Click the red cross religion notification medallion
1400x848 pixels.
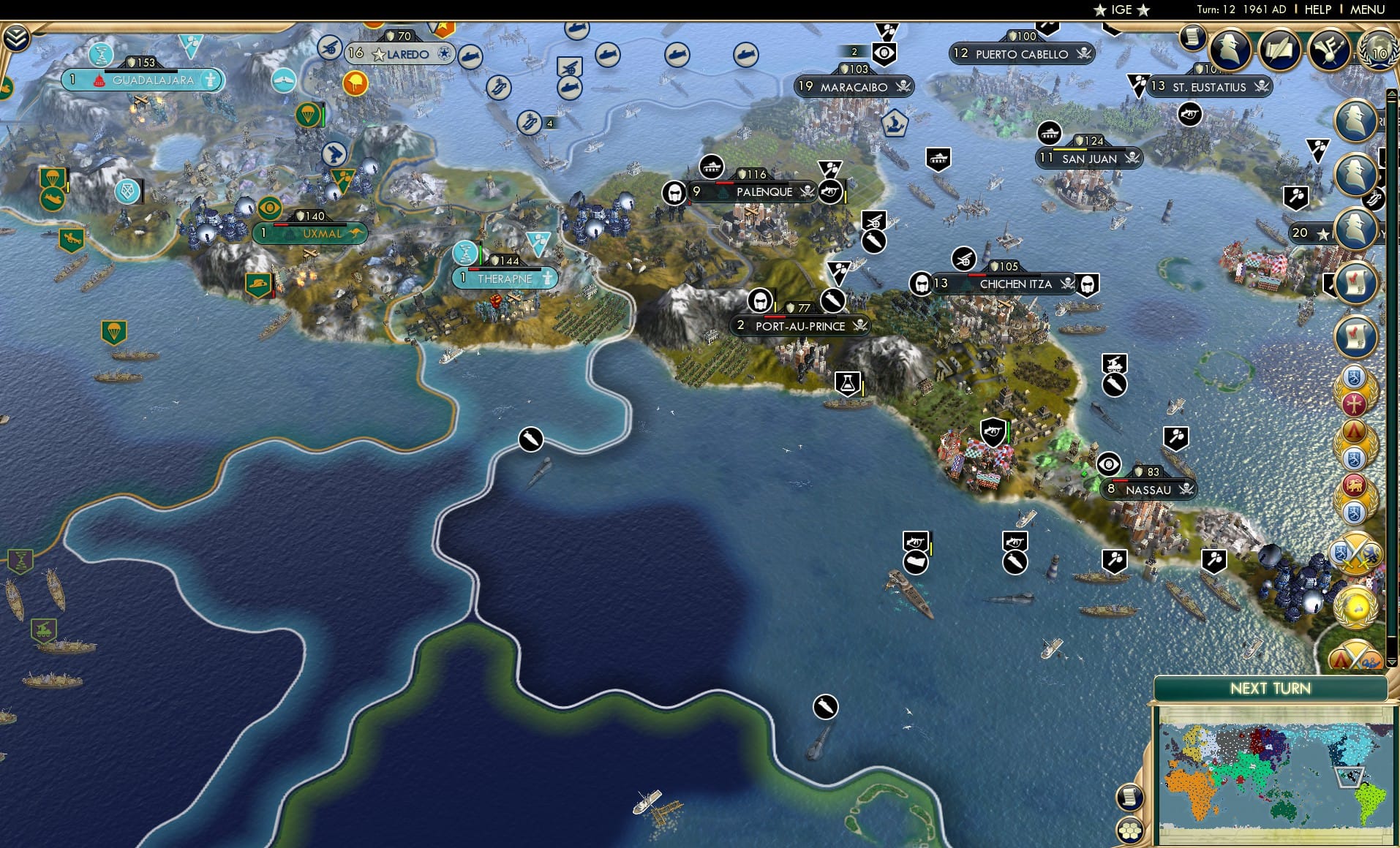click(x=1354, y=405)
